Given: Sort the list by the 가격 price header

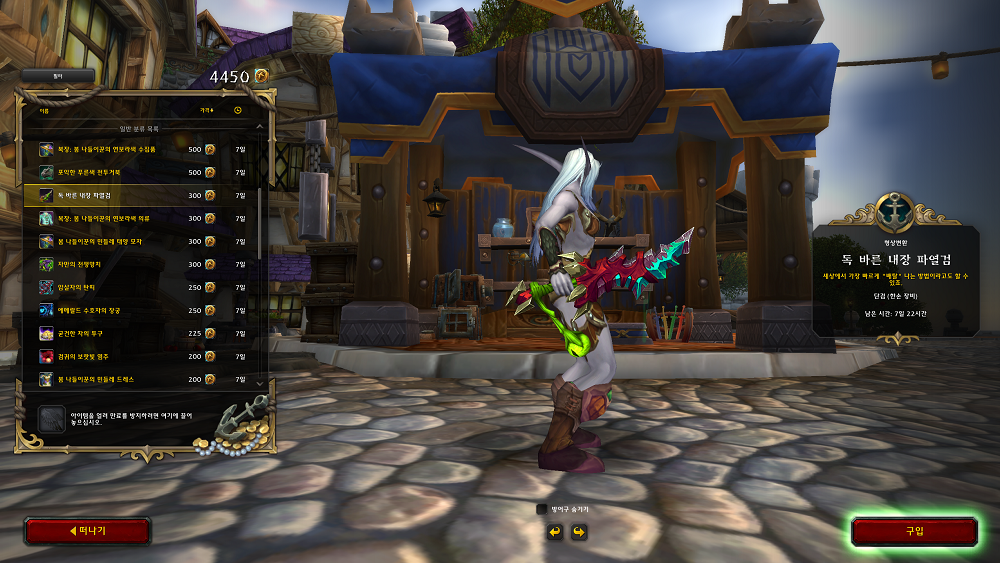Looking at the screenshot, I should click(206, 110).
